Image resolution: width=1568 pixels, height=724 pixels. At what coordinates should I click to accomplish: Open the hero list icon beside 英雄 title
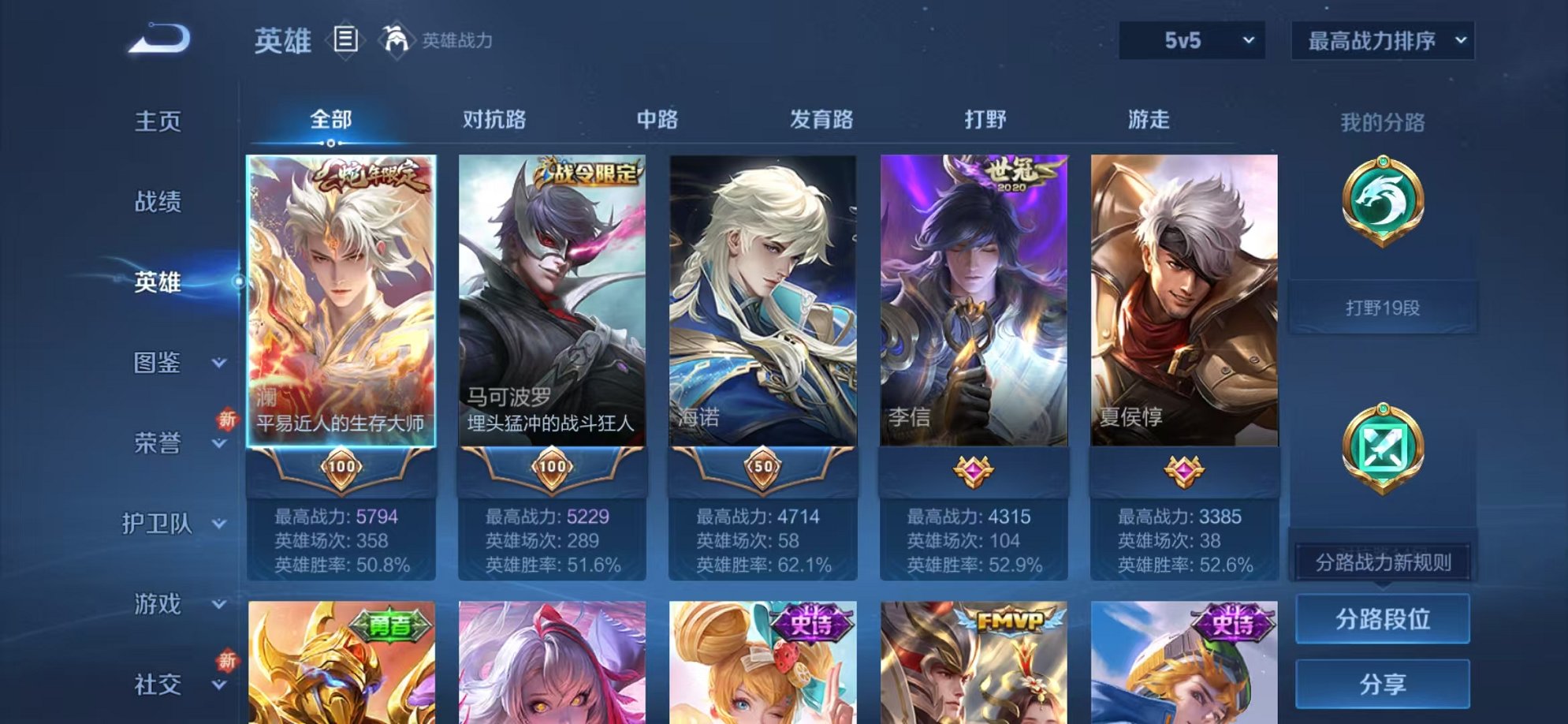tap(345, 38)
